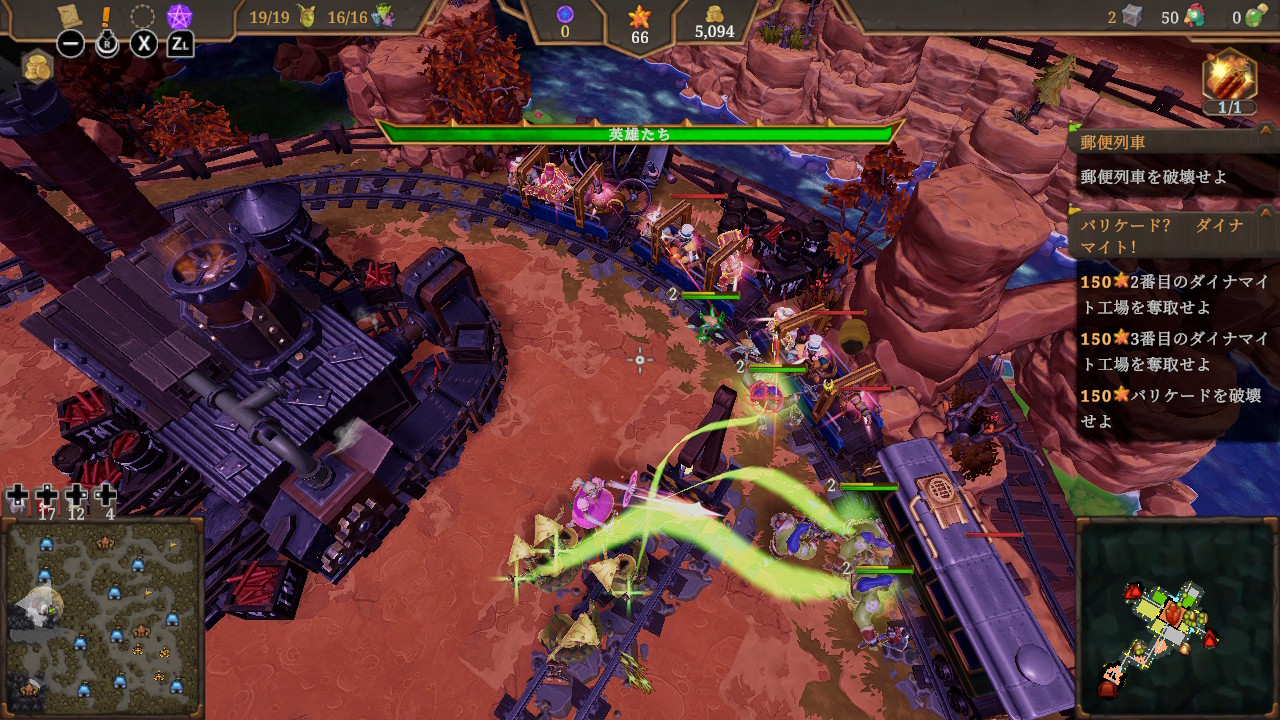Viewport: 1280px width, 720px height.
Task: Select the バリケードを破壊せよ objective
Action: click(x=1174, y=408)
